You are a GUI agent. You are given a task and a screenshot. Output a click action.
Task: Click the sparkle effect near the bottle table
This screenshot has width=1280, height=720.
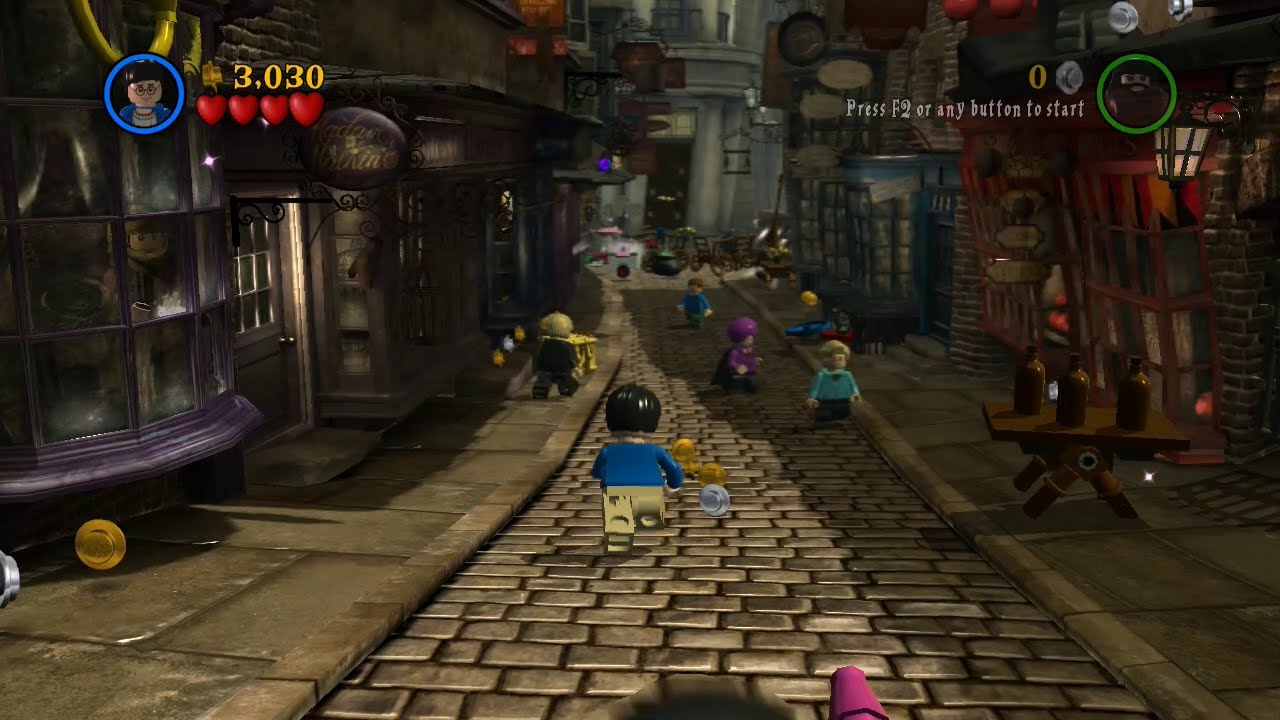tap(1149, 476)
